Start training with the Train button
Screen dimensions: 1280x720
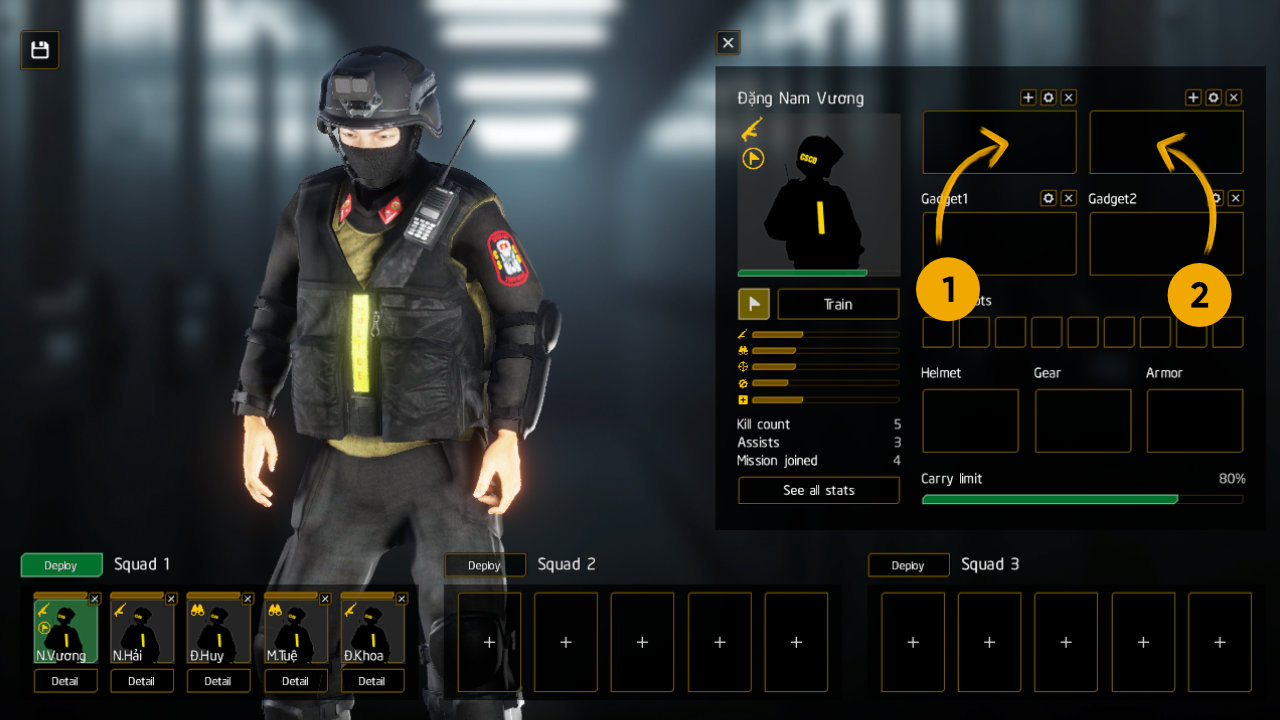(838, 304)
